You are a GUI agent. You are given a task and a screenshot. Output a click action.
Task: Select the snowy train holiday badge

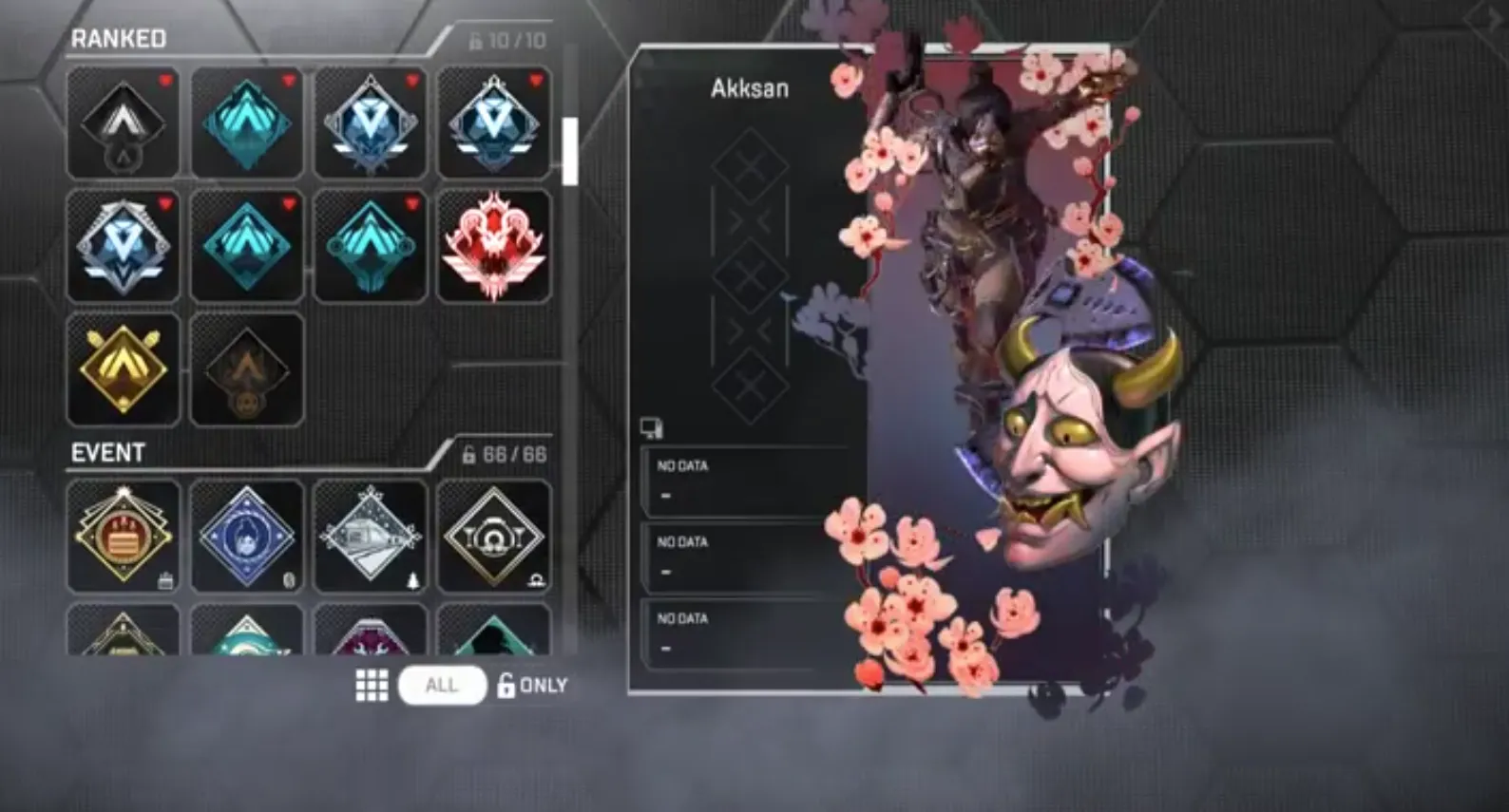(370, 535)
